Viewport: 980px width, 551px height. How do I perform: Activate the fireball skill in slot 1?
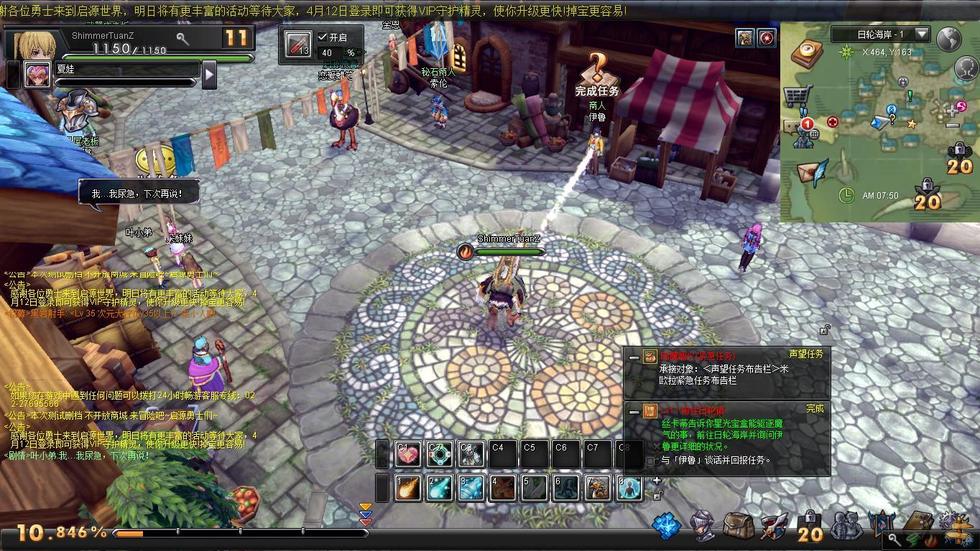pyautogui.click(x=407, y=488)
